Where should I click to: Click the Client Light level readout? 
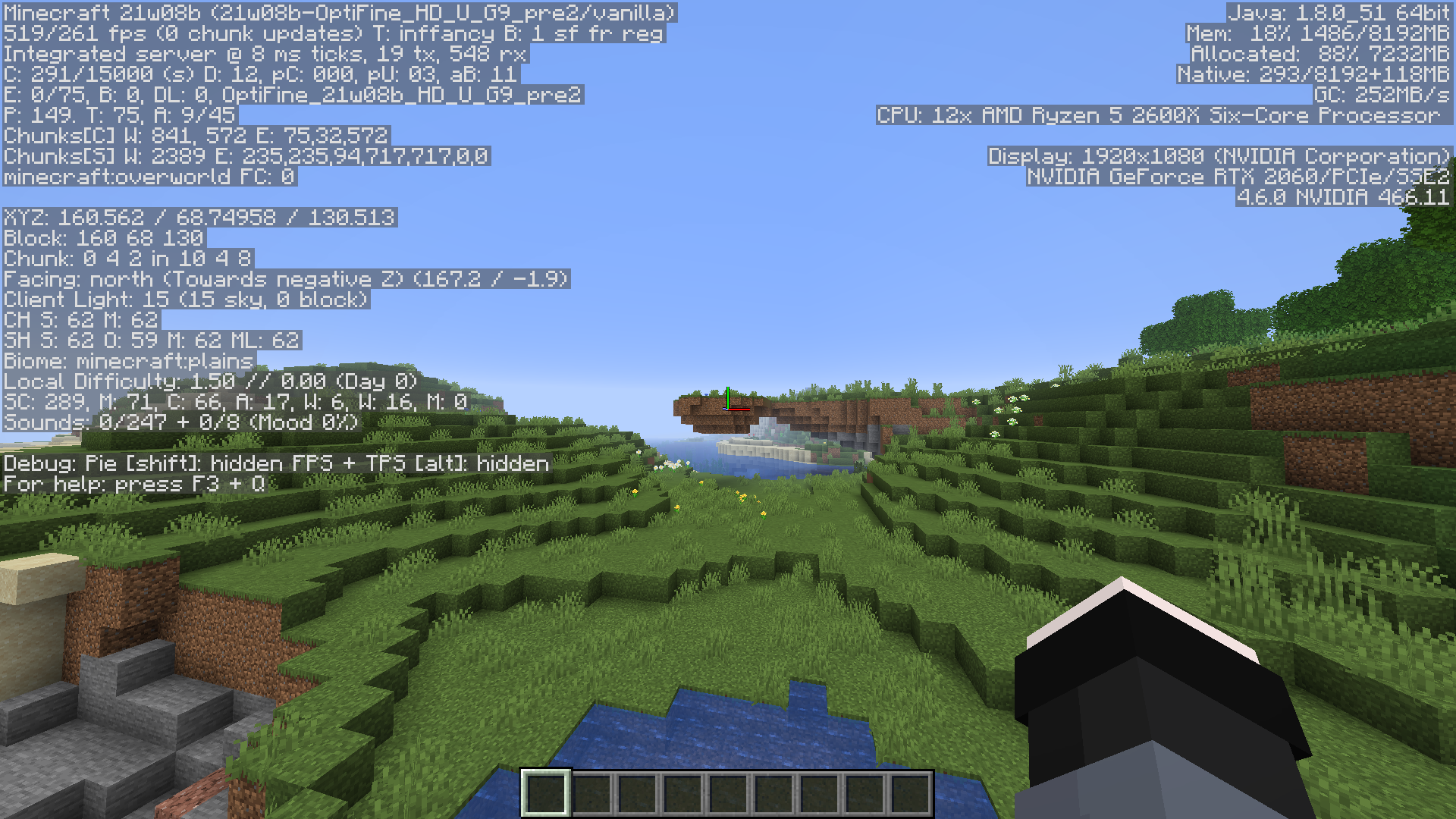coord(186,300)
